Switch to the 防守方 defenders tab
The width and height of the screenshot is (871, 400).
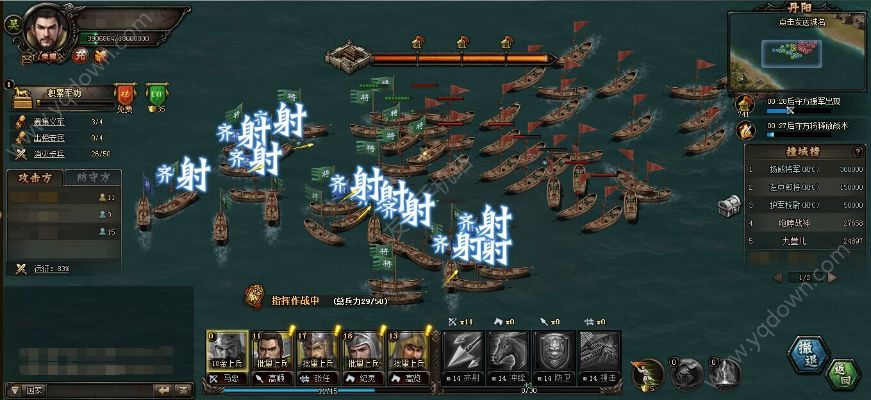(95, 177)
